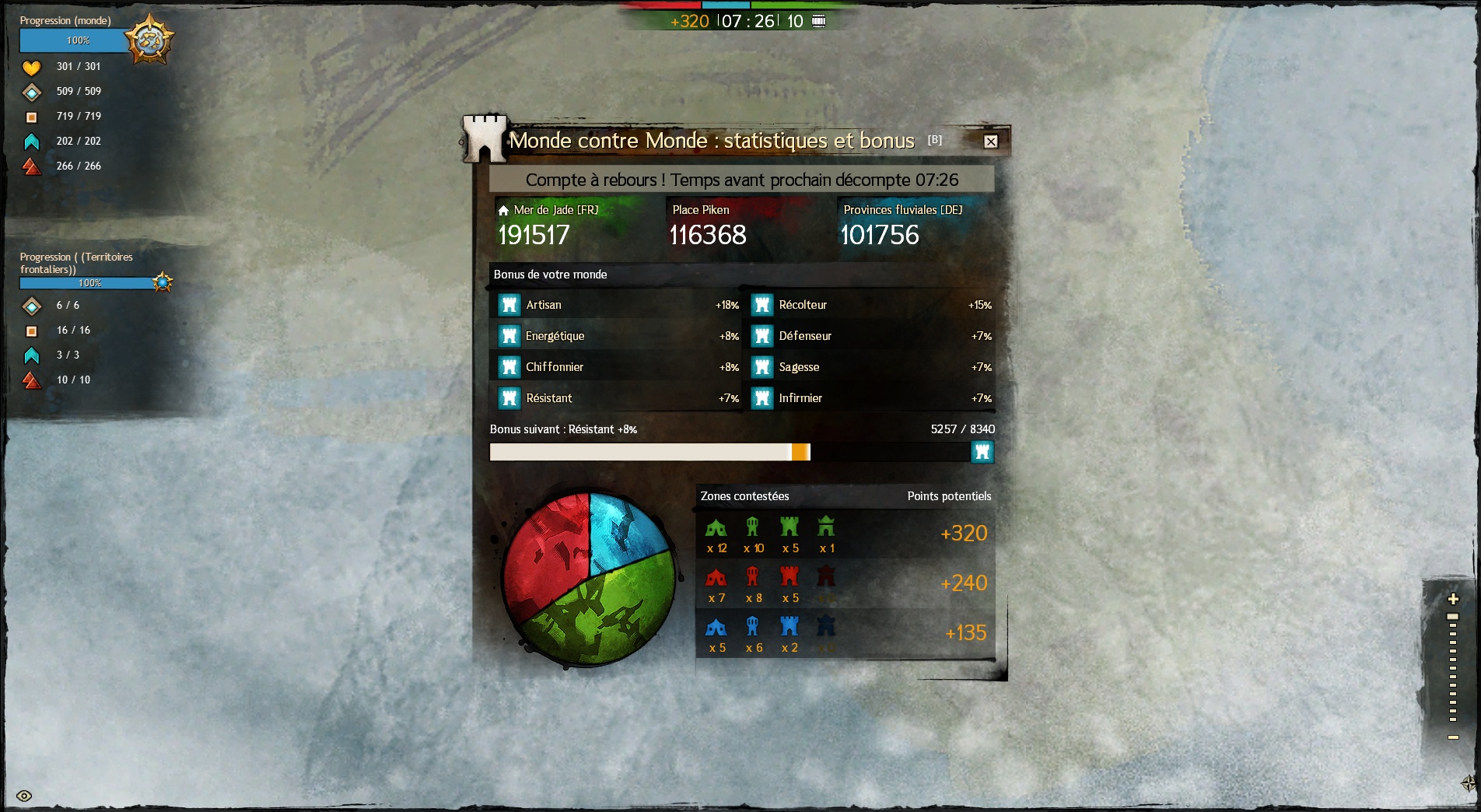Click the compass icon in the bottom-right corner
This screenshot has height=812, width=1481.
[x=1469, y=782]
